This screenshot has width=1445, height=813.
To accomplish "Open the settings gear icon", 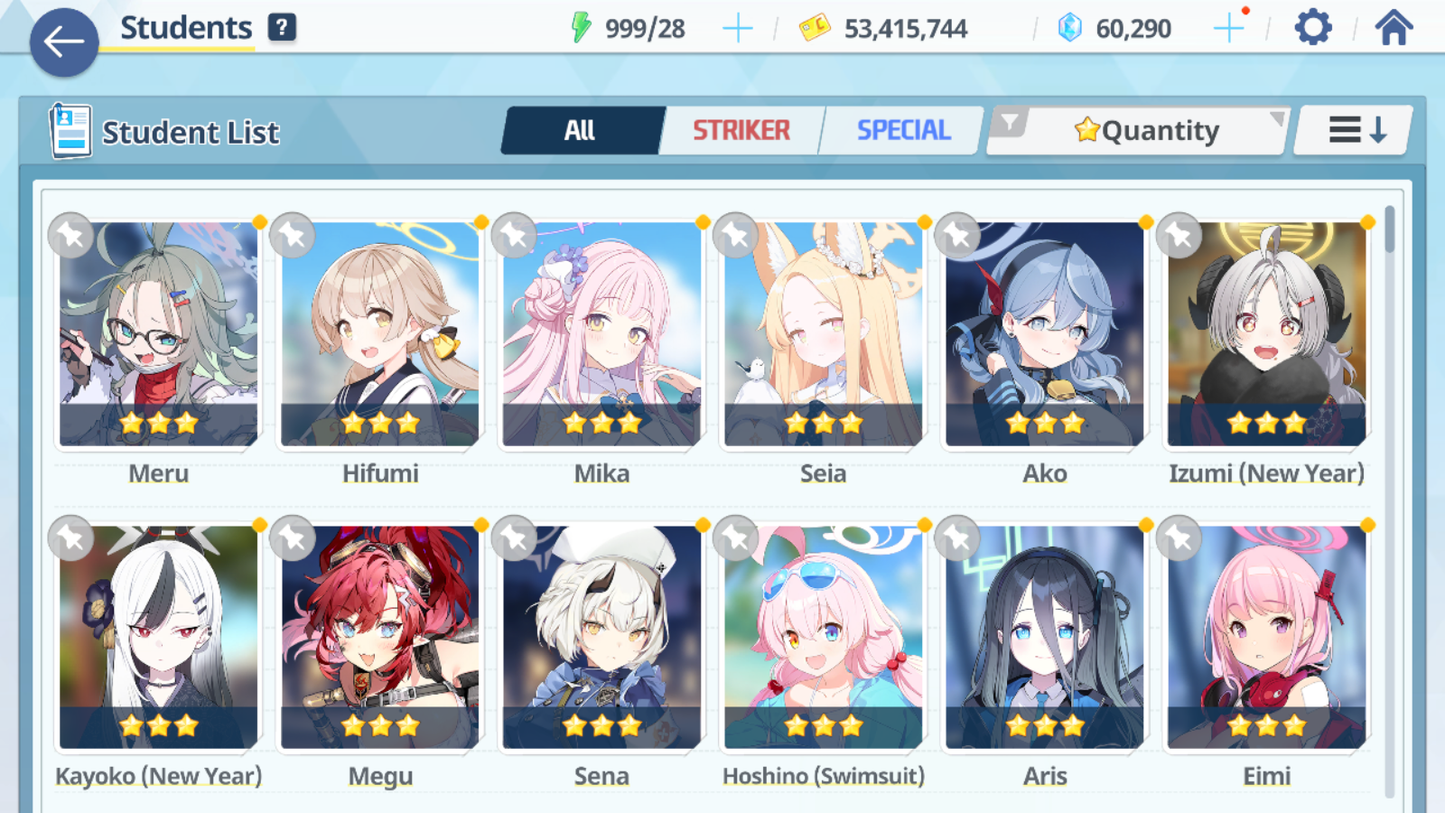I will [x=1311, y=27].
